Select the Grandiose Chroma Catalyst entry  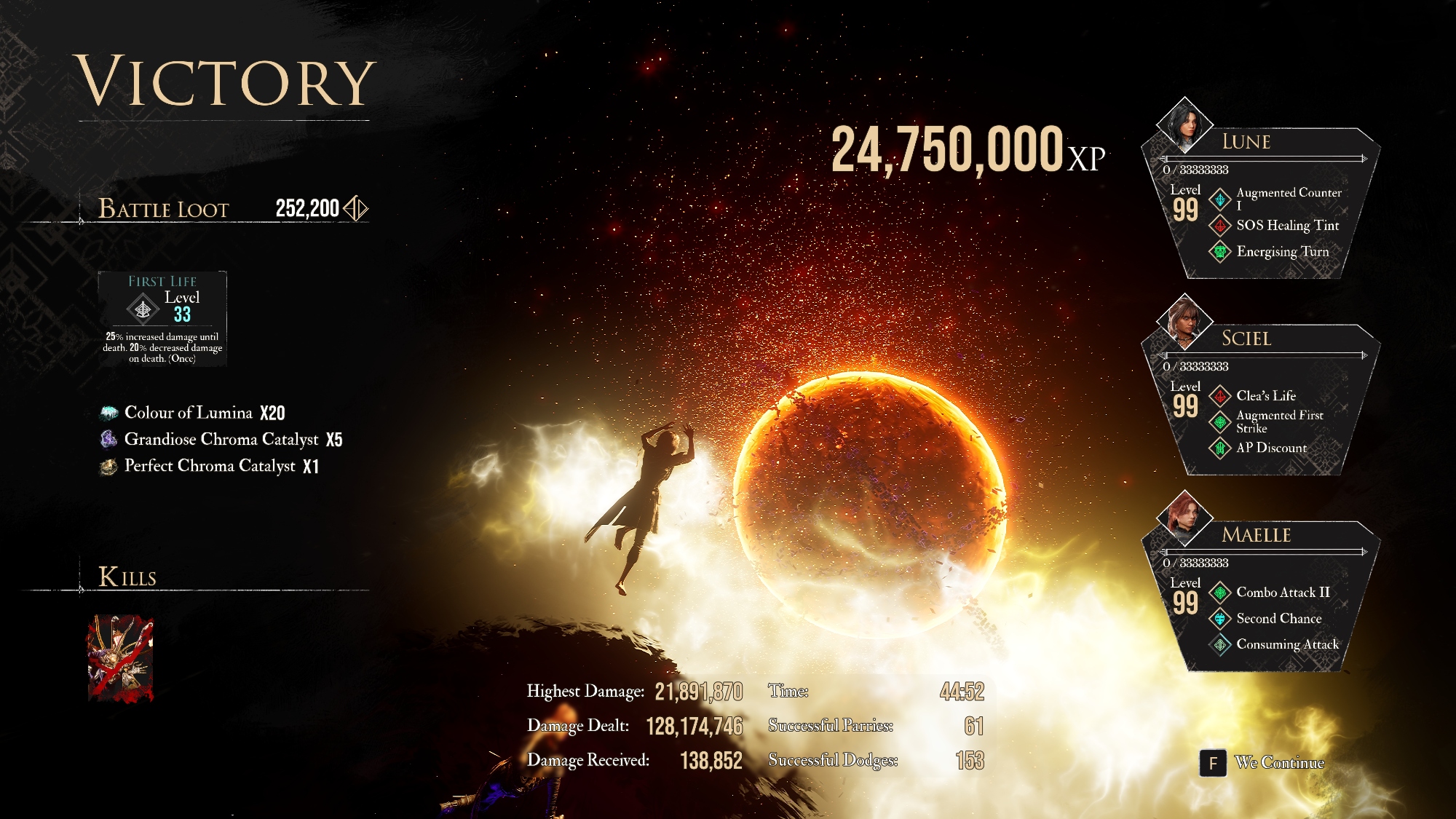[x=222, y=439]
